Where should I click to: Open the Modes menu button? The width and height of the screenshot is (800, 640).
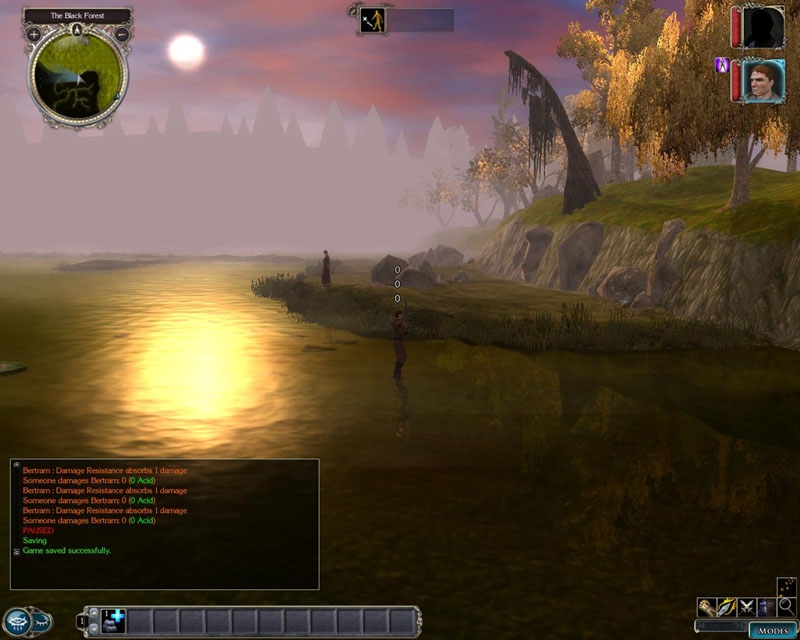(773, 631)
